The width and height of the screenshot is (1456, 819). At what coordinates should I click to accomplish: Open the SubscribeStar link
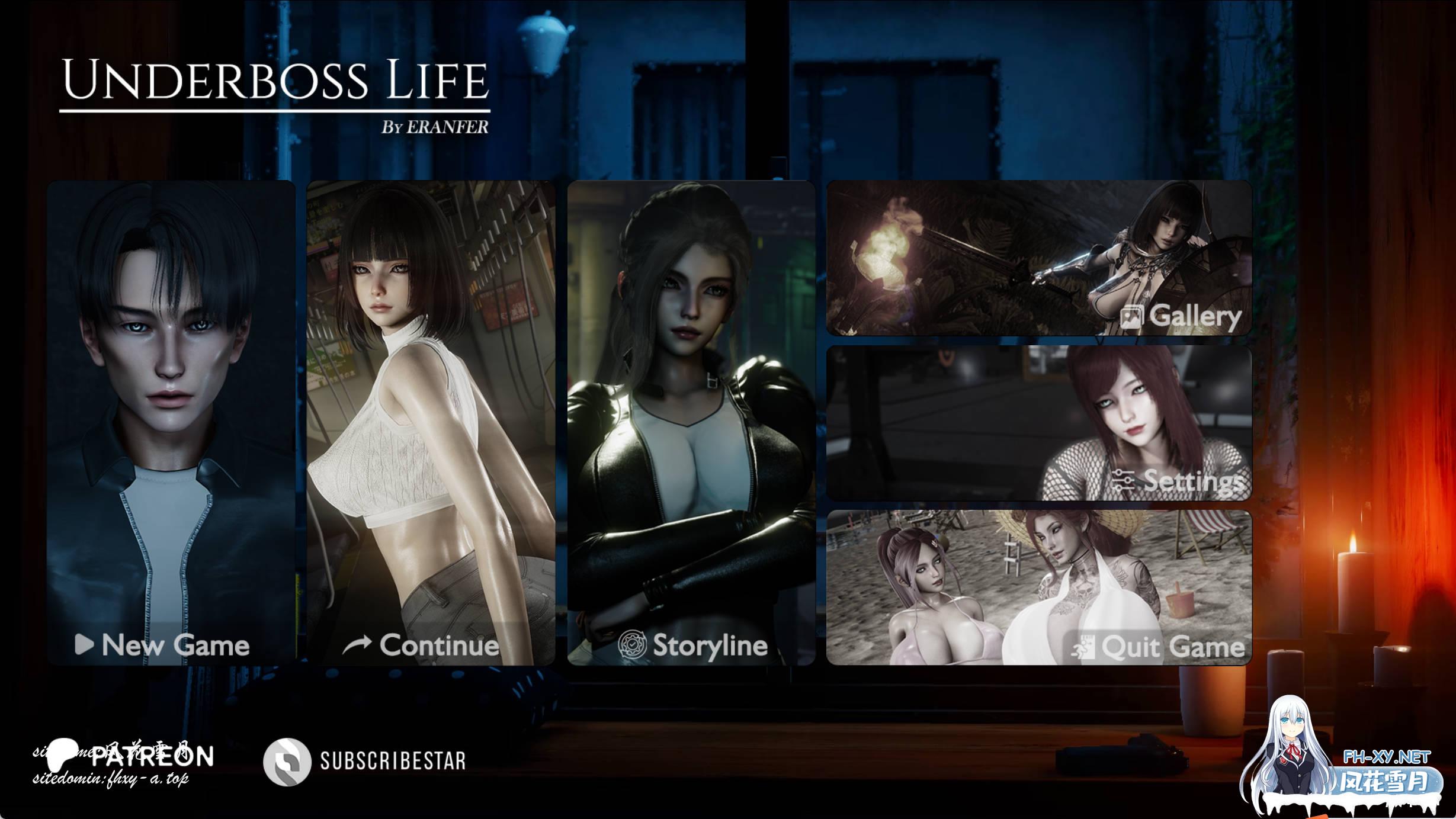click(x=365, y=761)
